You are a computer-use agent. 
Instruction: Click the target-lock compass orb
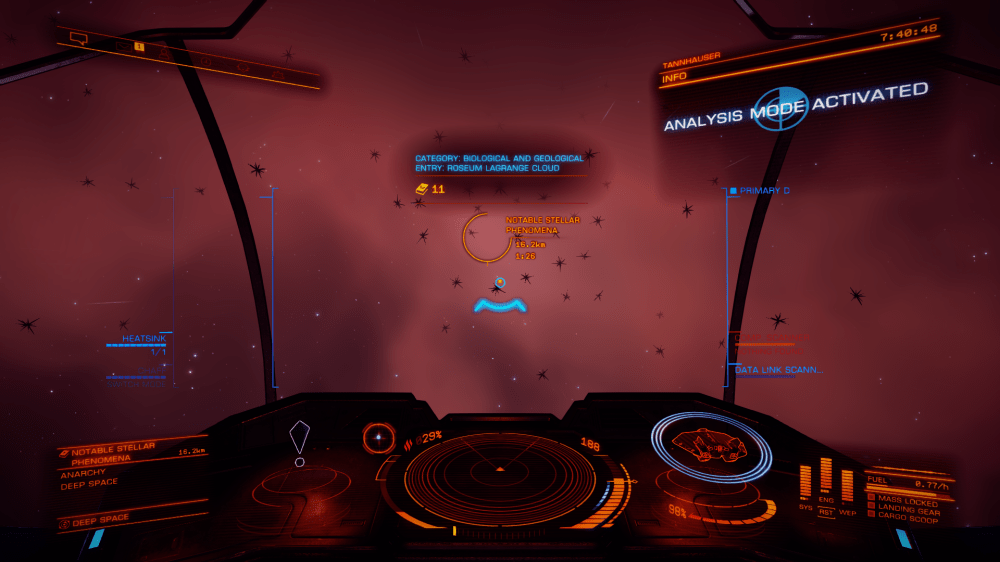pos(378,436)
